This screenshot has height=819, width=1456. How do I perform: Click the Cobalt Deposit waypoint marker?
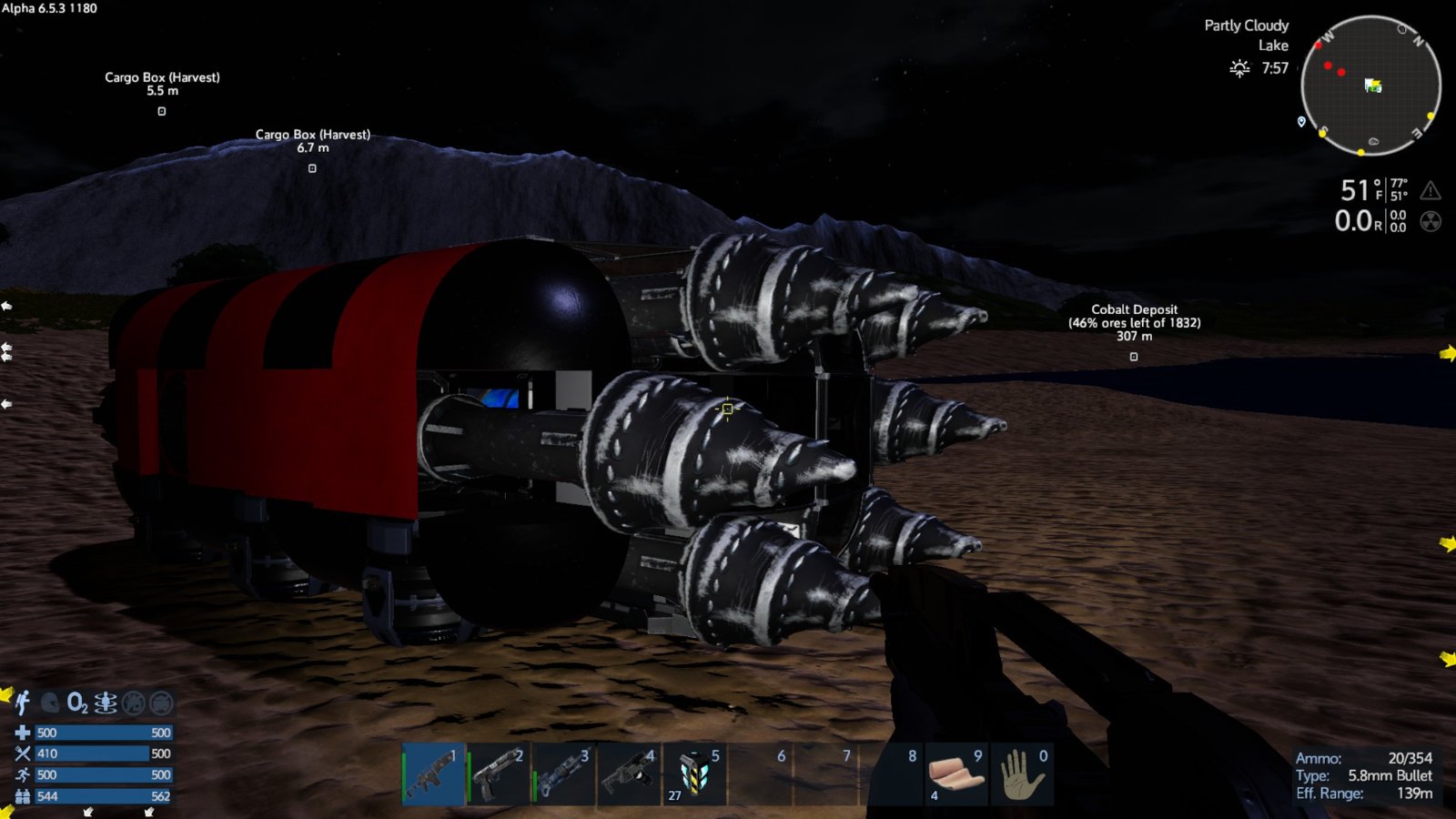pos(1134,357)
